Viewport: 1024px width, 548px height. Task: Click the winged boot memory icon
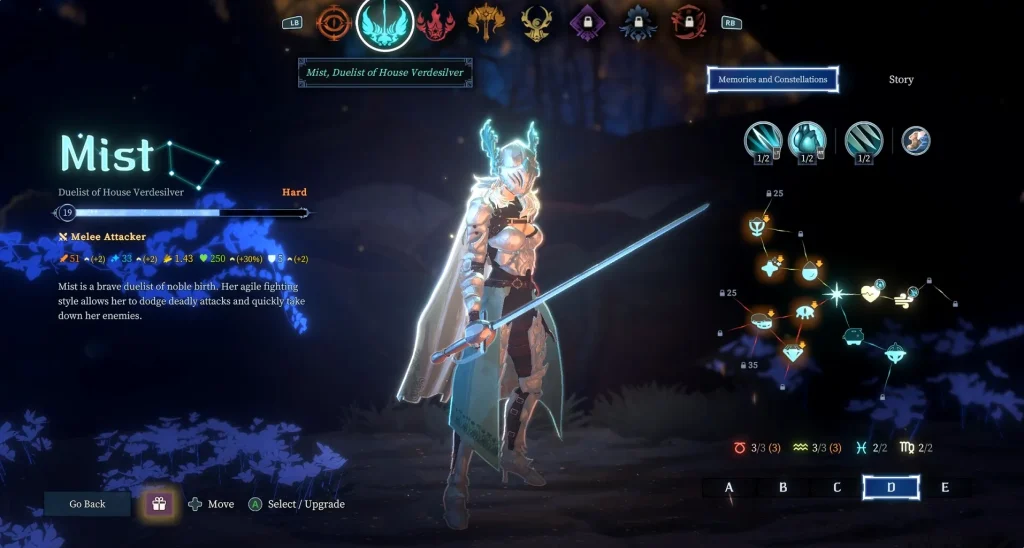point(916,141)
